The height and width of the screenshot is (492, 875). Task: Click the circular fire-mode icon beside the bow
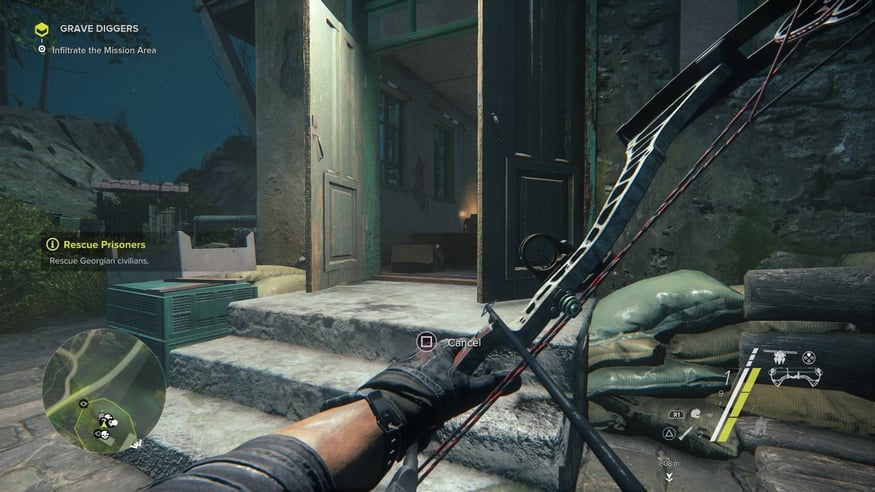(x=809, y=357)
